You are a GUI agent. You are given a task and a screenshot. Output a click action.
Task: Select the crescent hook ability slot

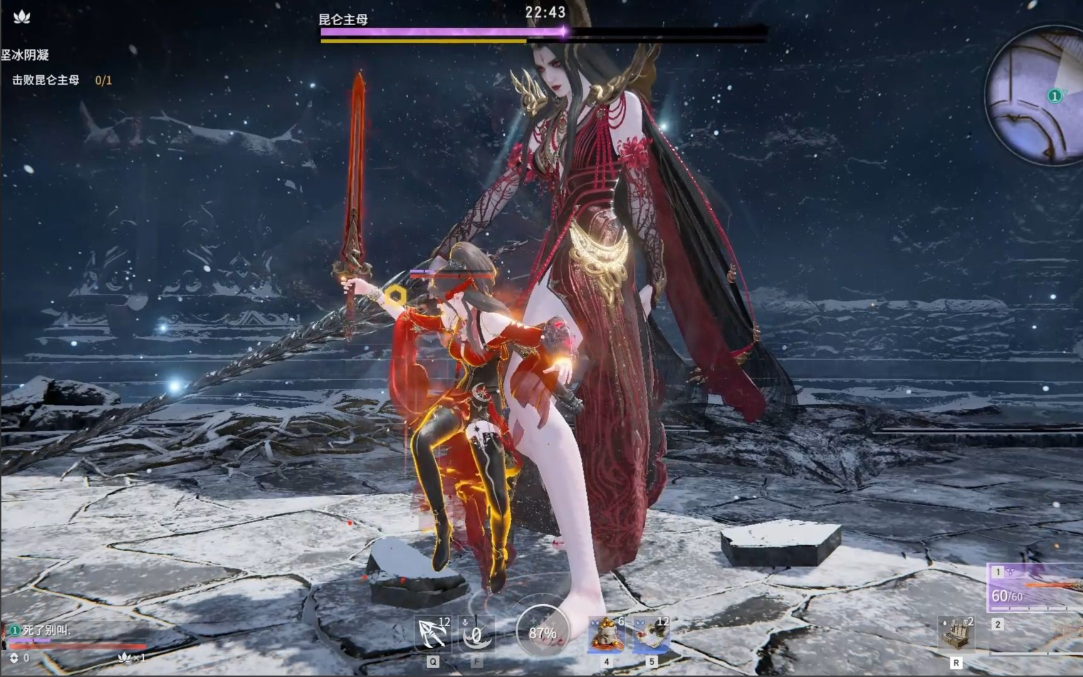click(x=477, y=633)
